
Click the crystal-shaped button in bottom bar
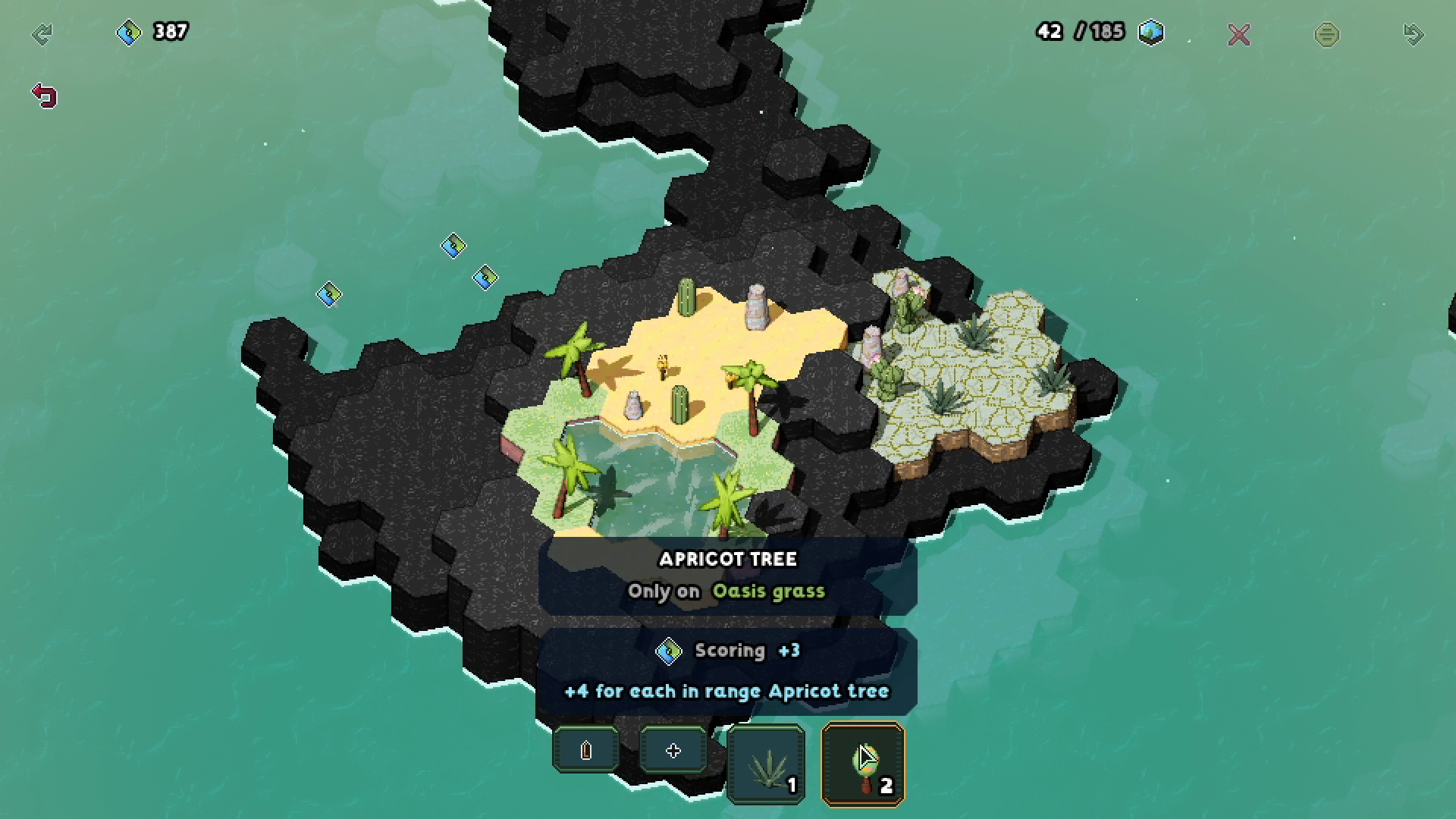[585, 750]
